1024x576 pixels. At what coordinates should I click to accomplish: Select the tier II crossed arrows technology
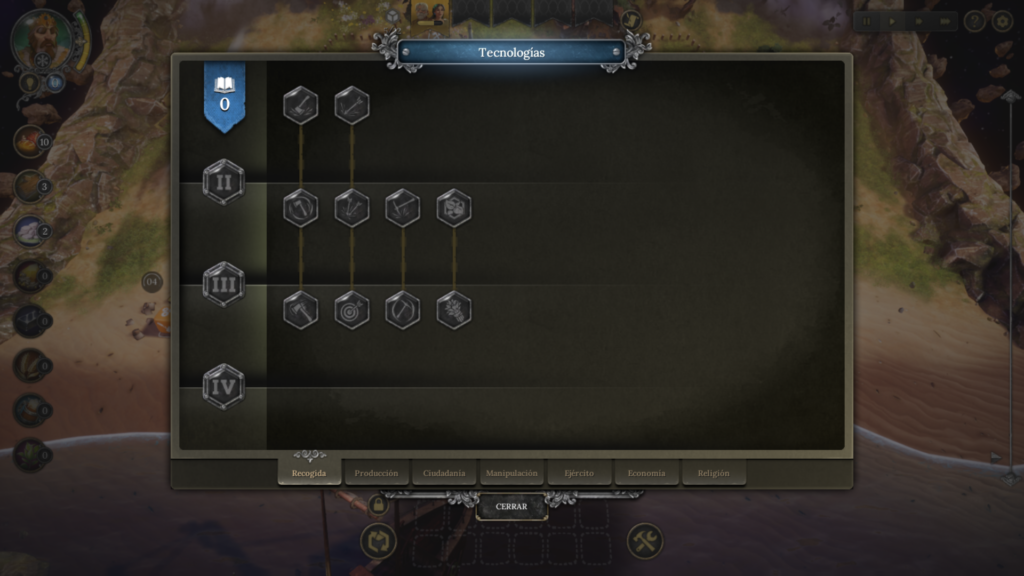coord(351,208)
